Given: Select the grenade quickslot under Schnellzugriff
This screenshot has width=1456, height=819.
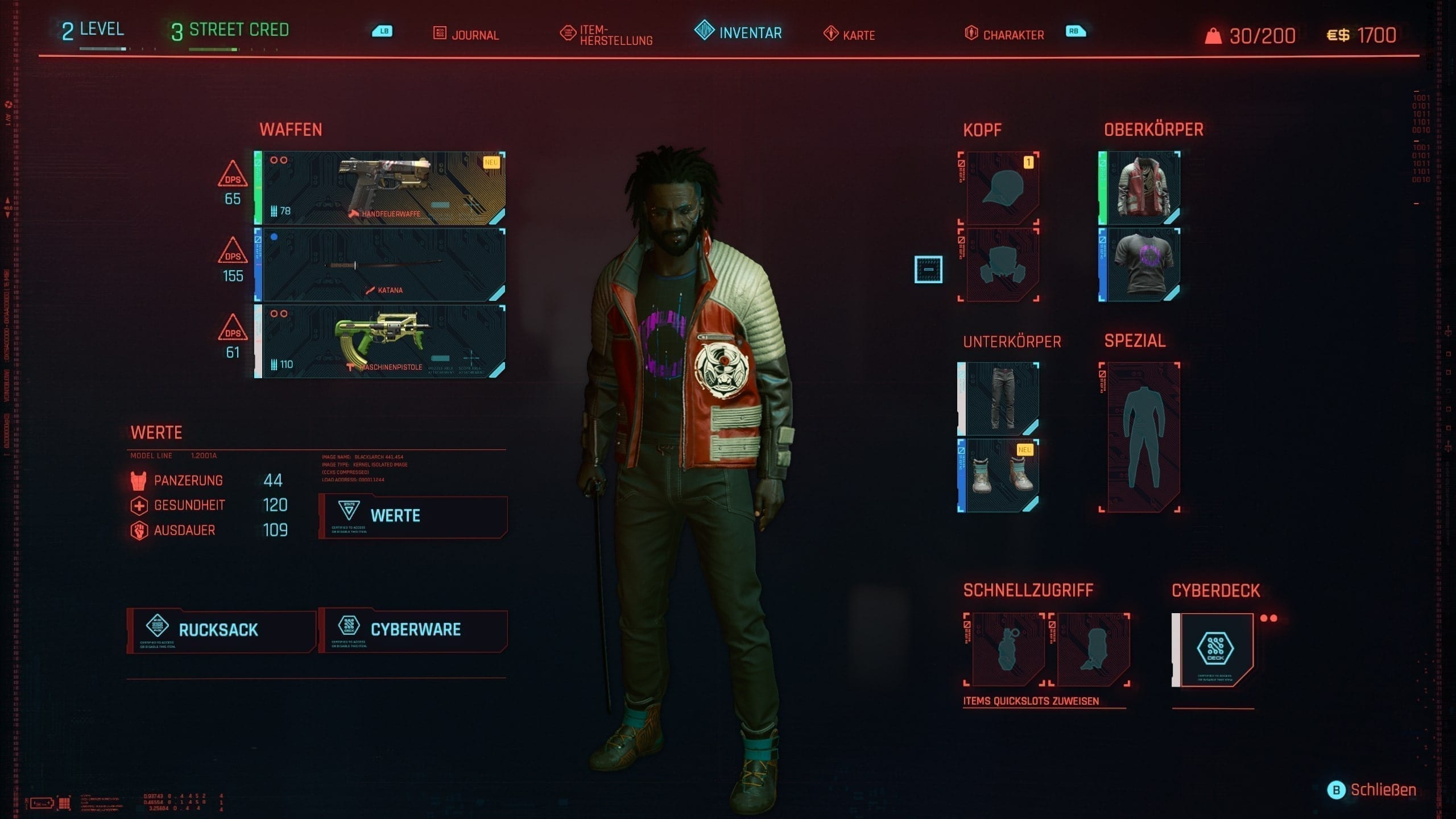Looking at the screenshot, I should click(x=1007, y=650).
